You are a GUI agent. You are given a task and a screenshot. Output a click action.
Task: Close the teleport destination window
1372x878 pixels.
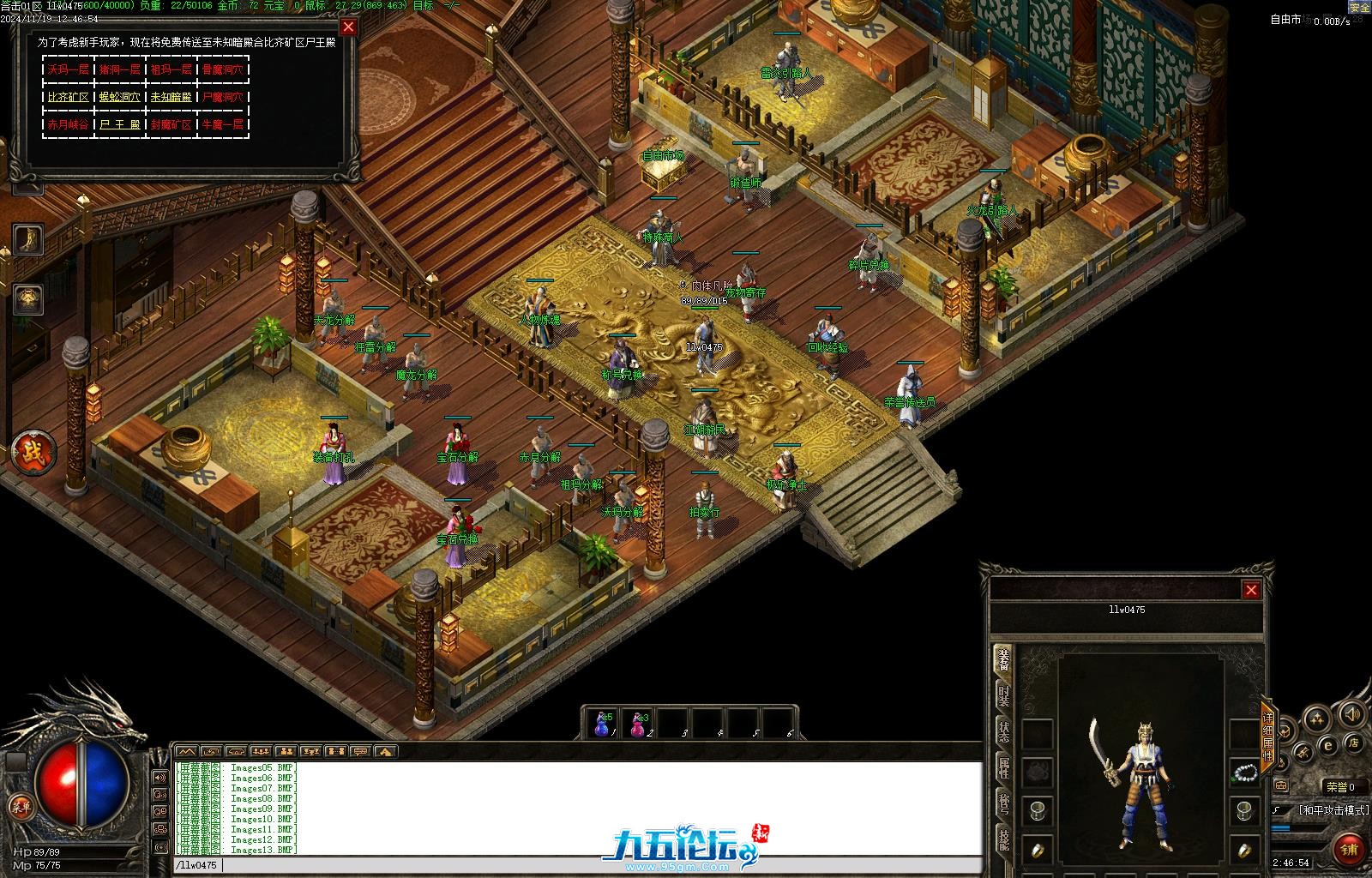click(x=348, y=27)
